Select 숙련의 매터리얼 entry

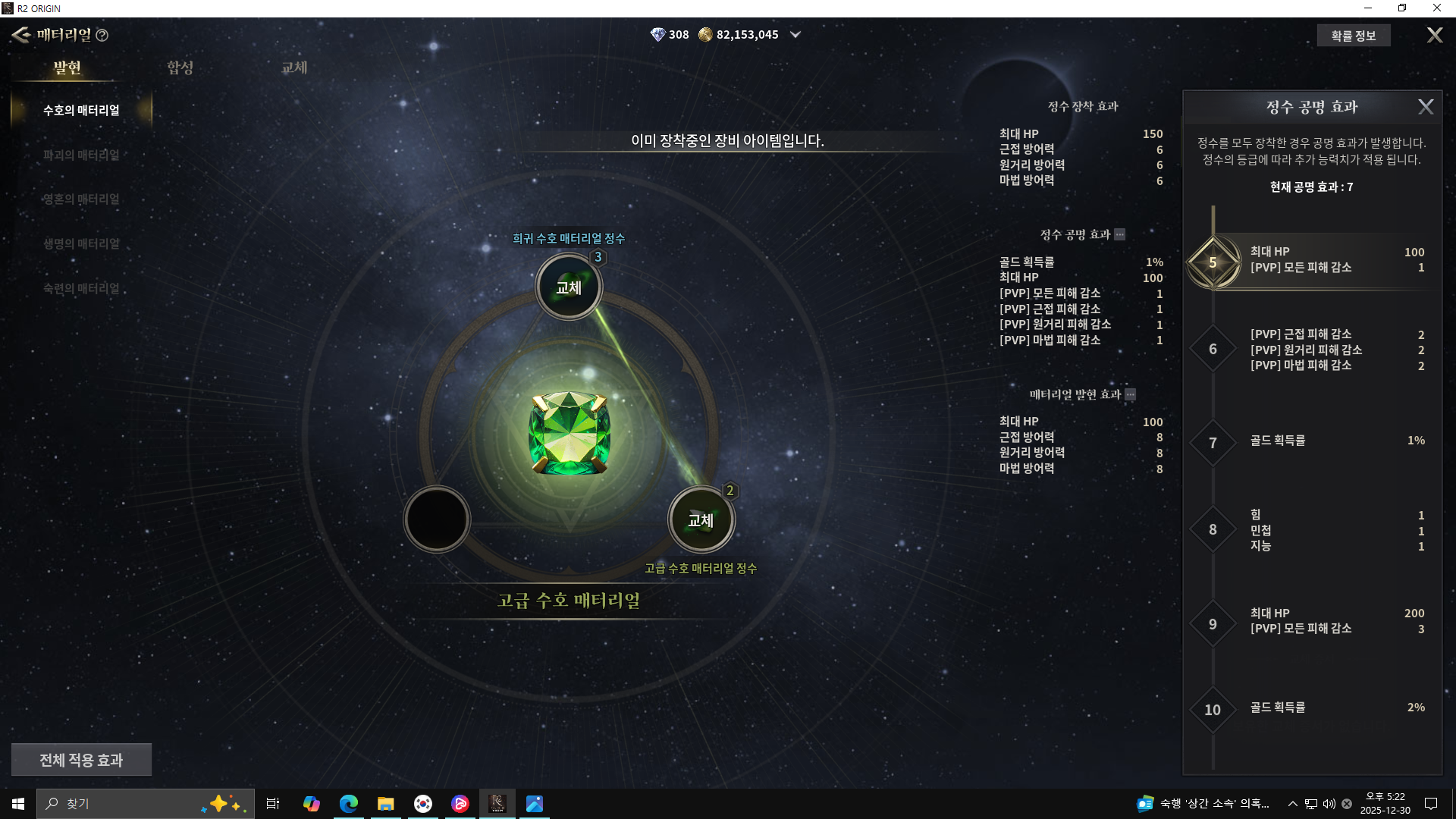coord(81,288)
